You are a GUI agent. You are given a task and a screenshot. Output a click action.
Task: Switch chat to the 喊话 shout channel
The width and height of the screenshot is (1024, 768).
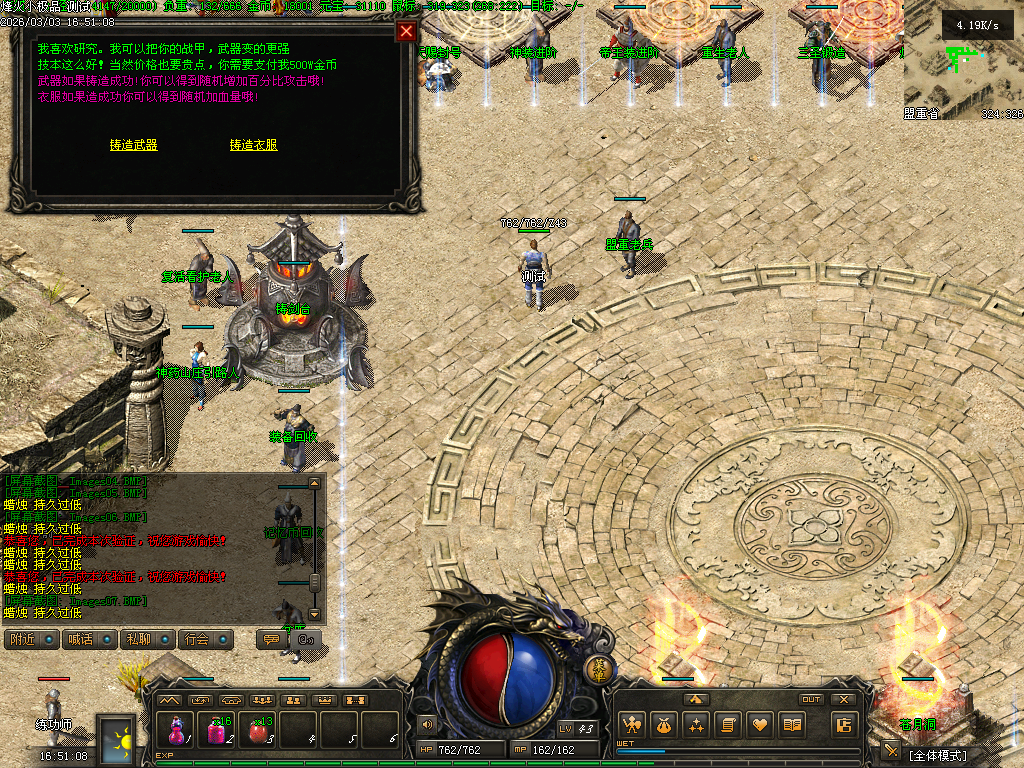(x=88, y=639)
